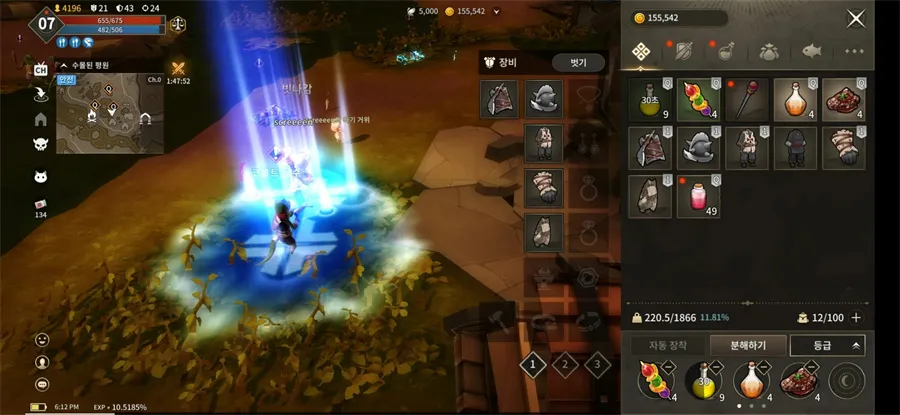900x415 pixels.
Task: Open the 등급 grade sort dropdown
Action: pos(827,345)
